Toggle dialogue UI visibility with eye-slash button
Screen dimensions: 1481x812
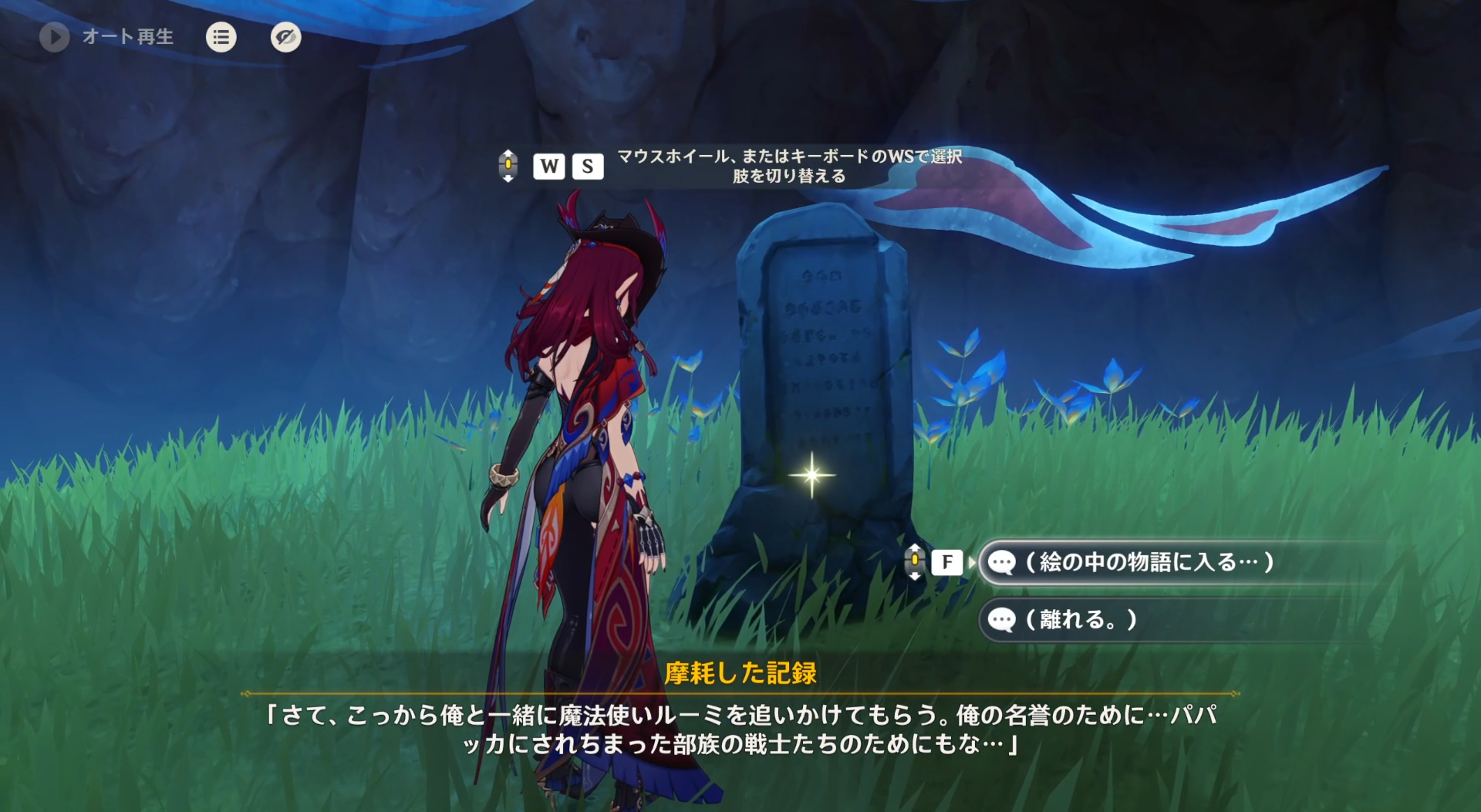285,37
